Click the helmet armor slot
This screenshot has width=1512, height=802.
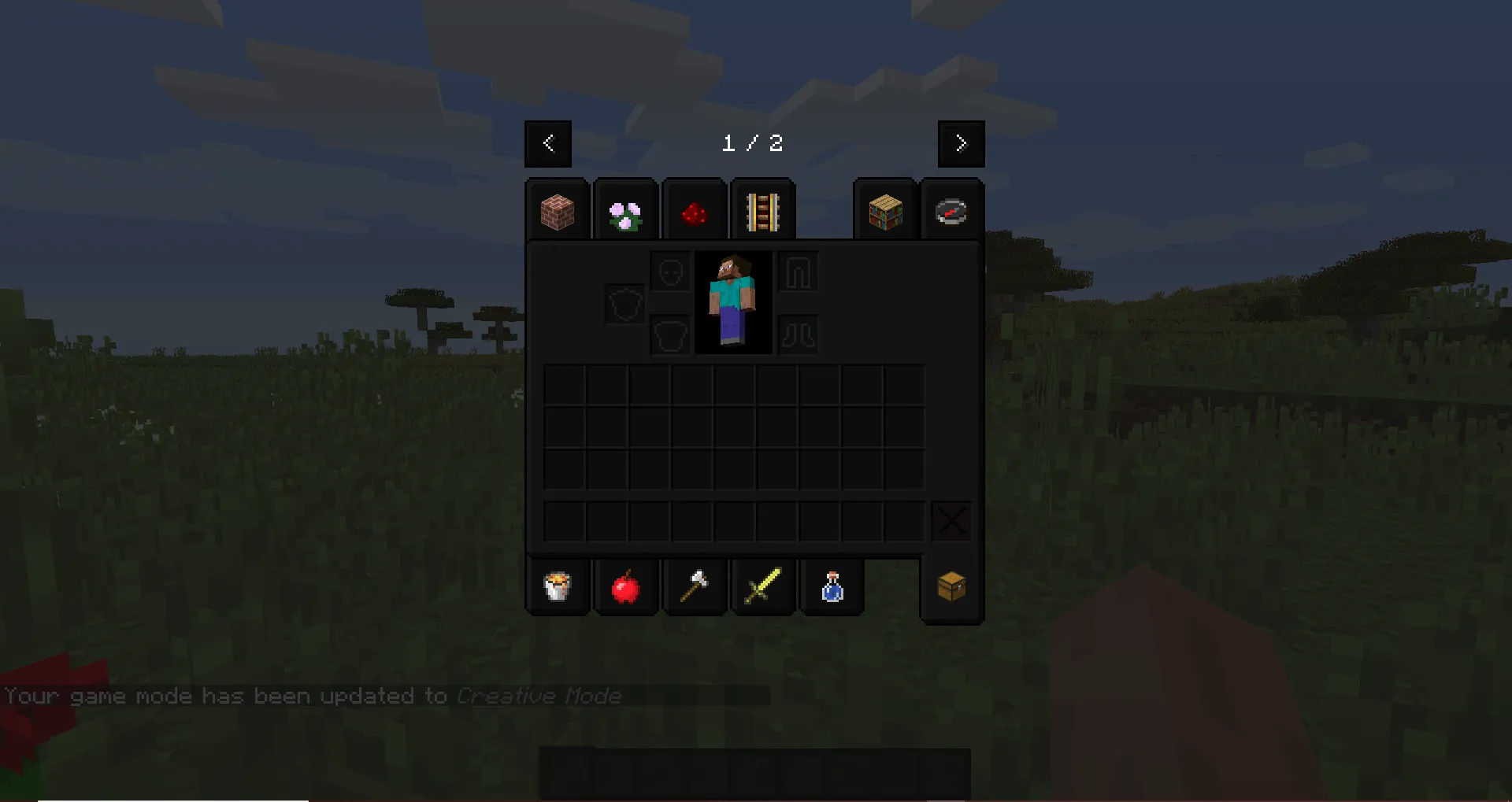click(x=669, y=271)
